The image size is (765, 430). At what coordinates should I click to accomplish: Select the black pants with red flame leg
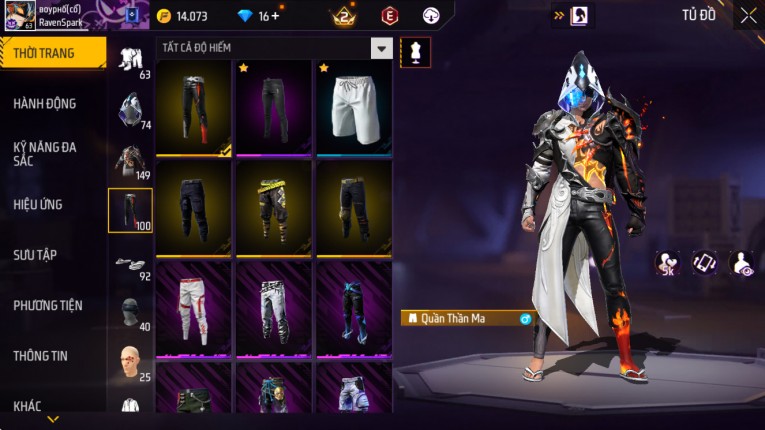(x=193, y=107)
